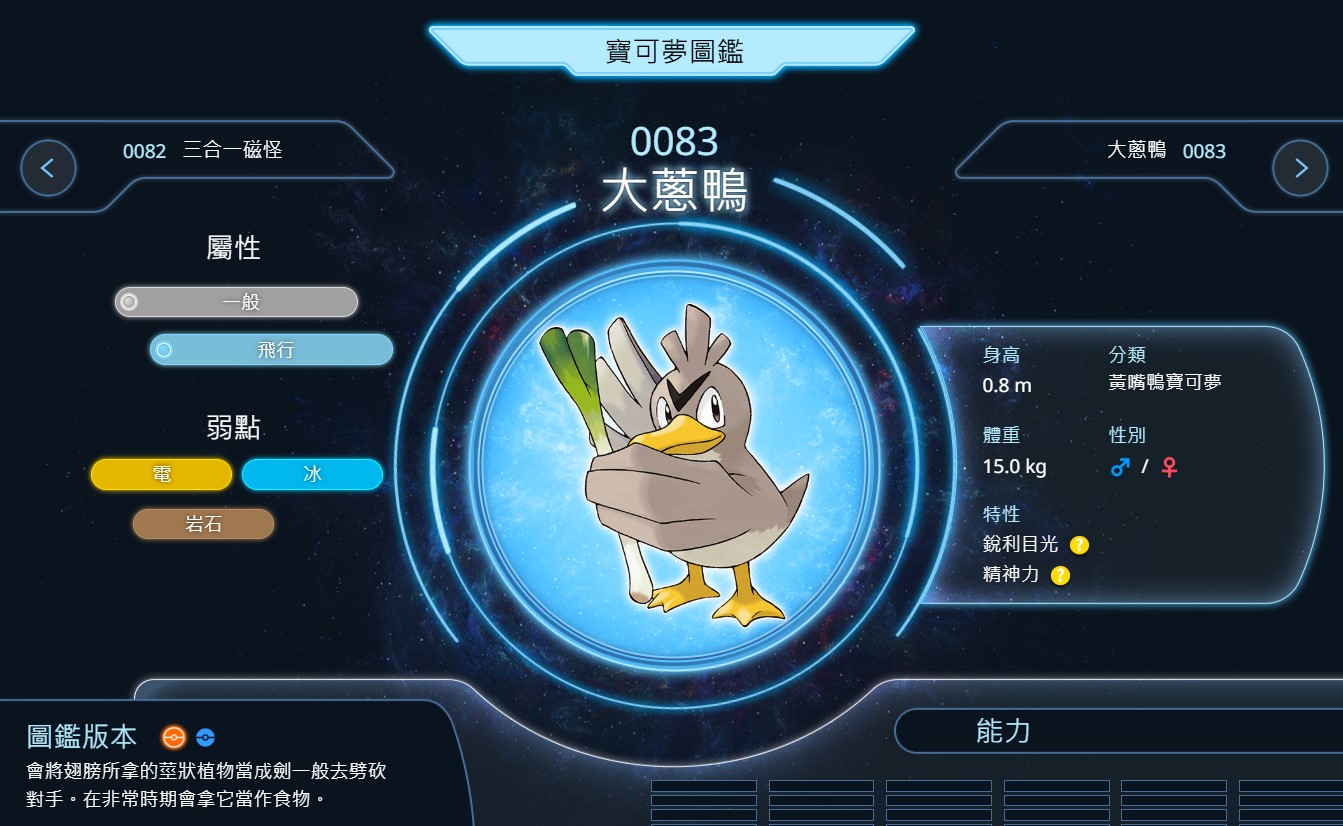Open the 寶可夢圖鑑 title banner
Viewport: 1343px width, 826px height.
click(x=672, y=51)
